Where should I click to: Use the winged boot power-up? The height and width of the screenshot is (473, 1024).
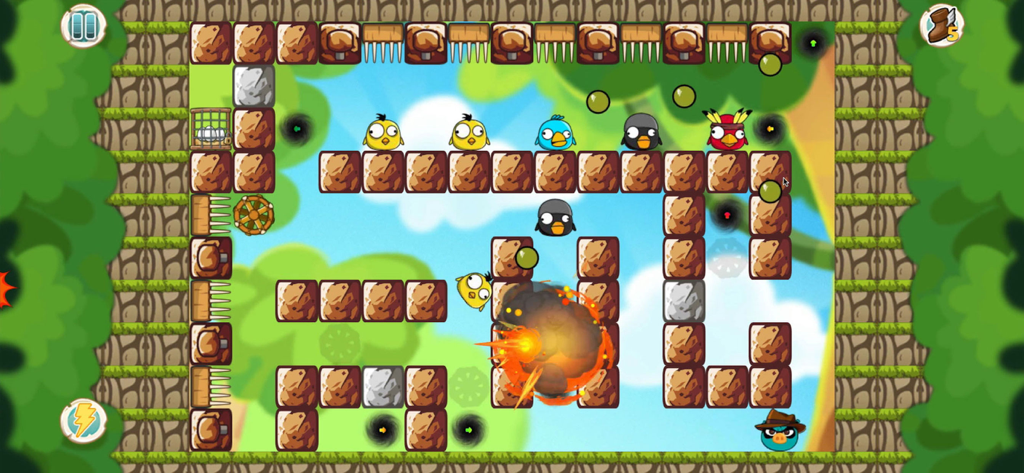(x=940, y=25)
